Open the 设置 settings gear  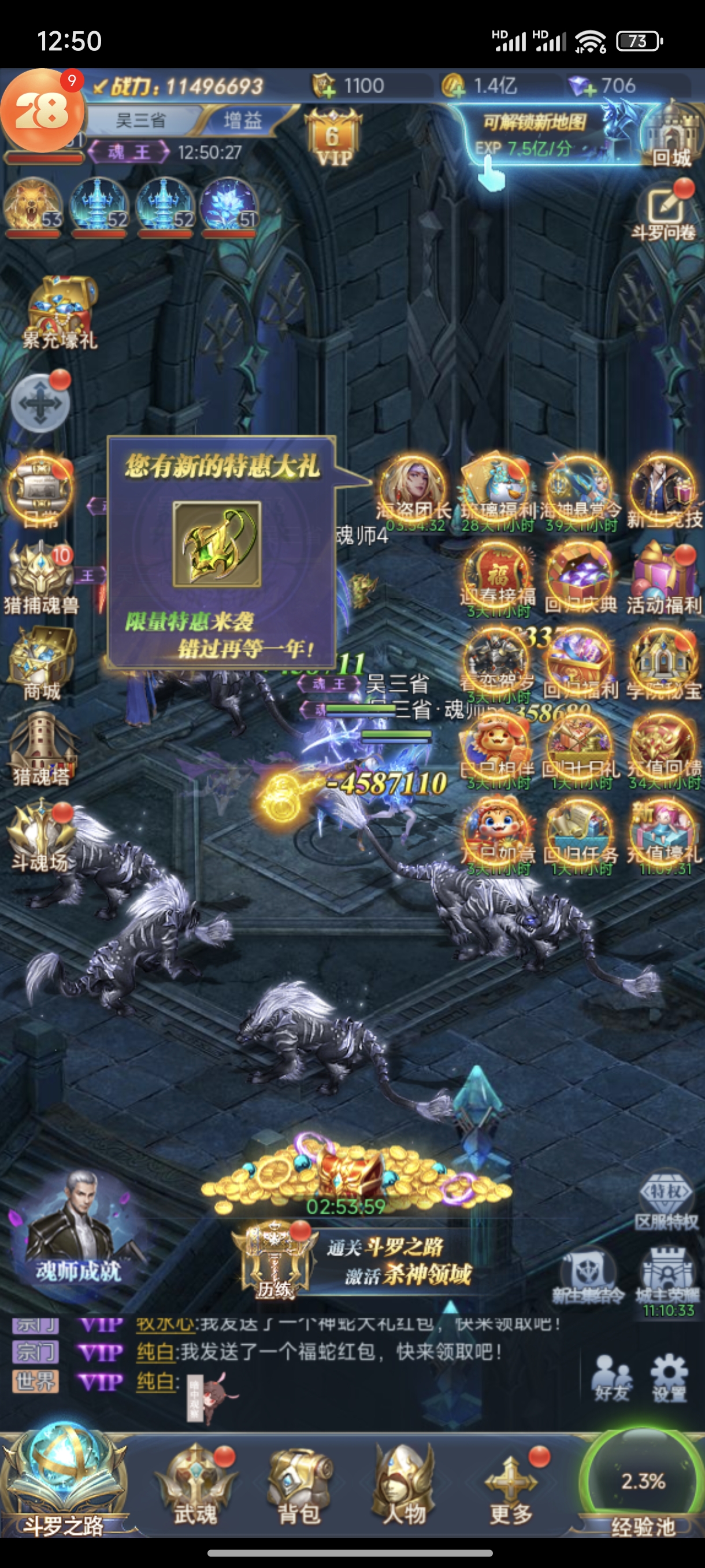pyautogui.click(x=669, y=1379)
